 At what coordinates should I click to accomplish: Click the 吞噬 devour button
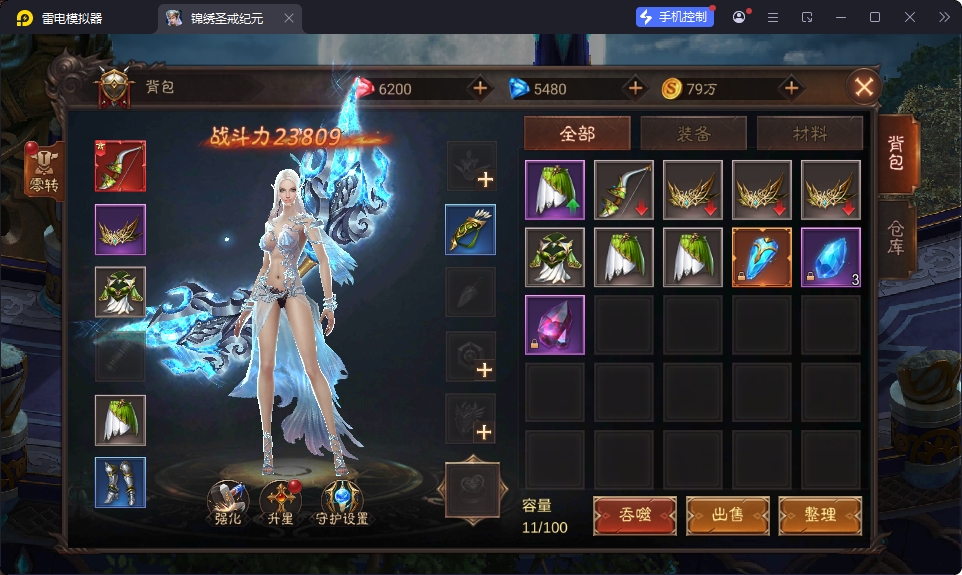click(x=634, y=515)
